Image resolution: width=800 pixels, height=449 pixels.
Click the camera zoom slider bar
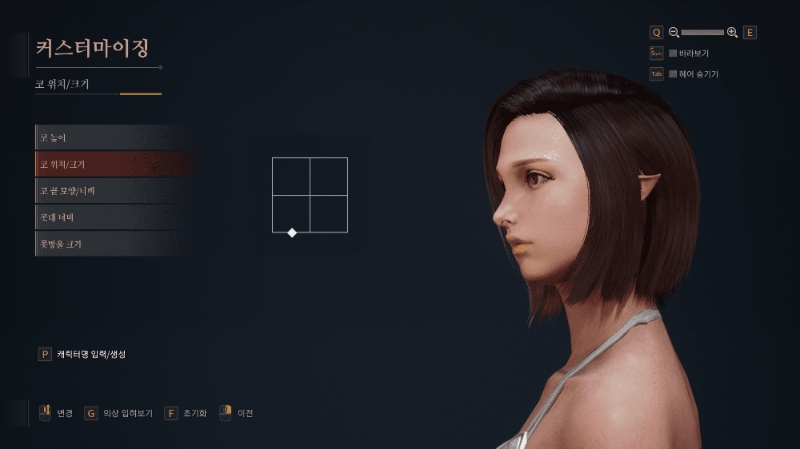(703, 32)
